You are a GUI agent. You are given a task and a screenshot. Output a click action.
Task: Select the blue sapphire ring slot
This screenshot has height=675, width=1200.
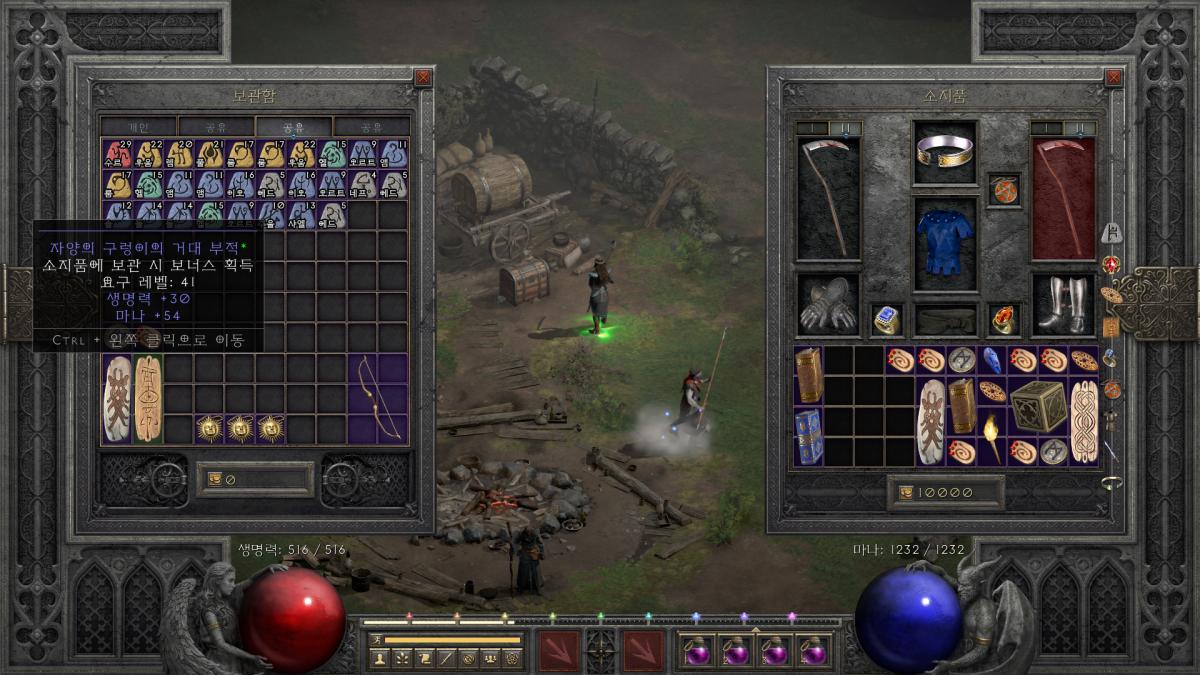[x=886, y=319]
